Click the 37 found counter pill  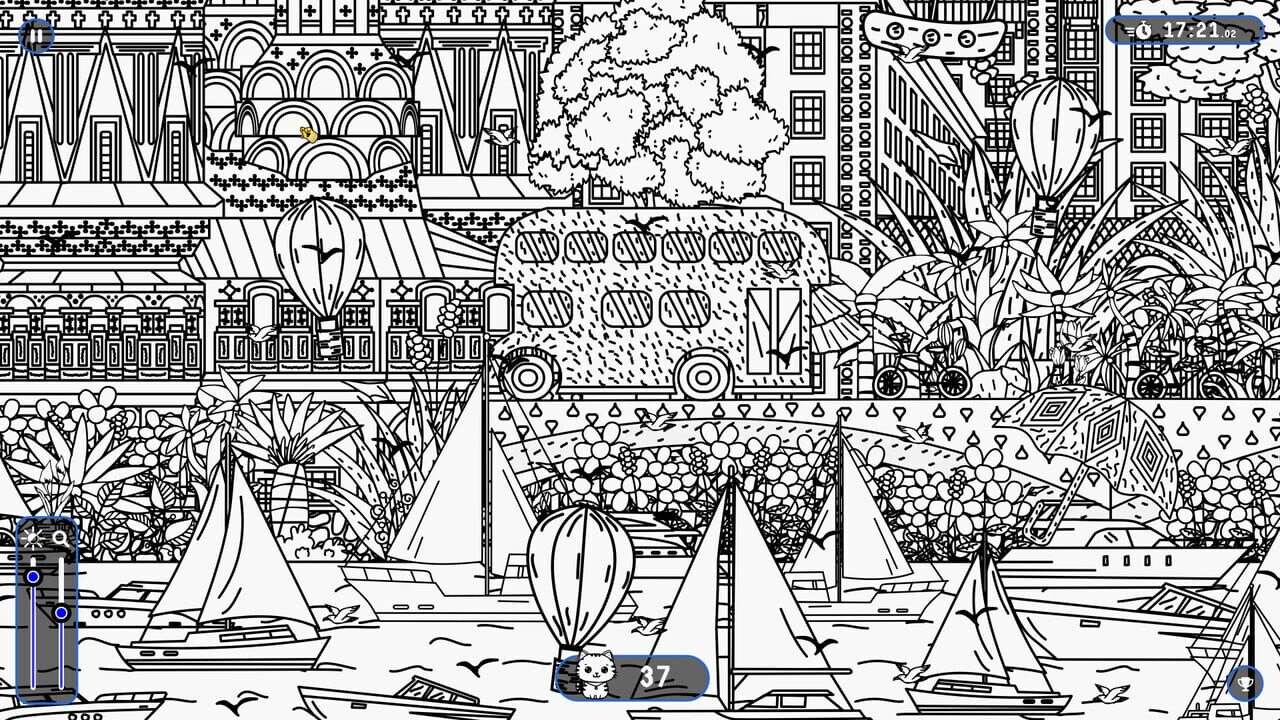[x=655, y=678]
